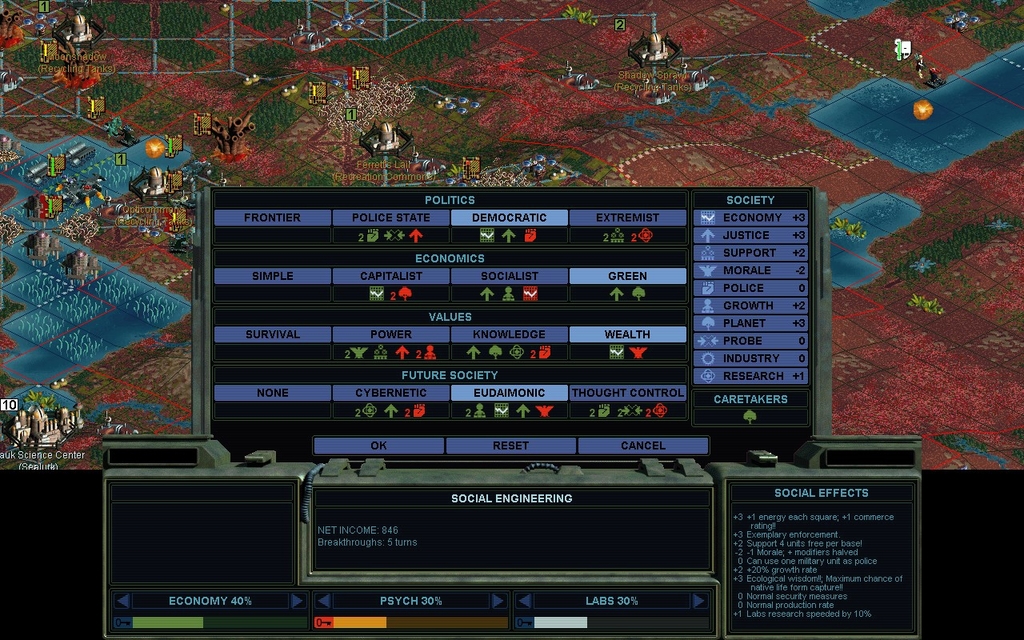
Task: Select Democratic politics
Action: 509,217
